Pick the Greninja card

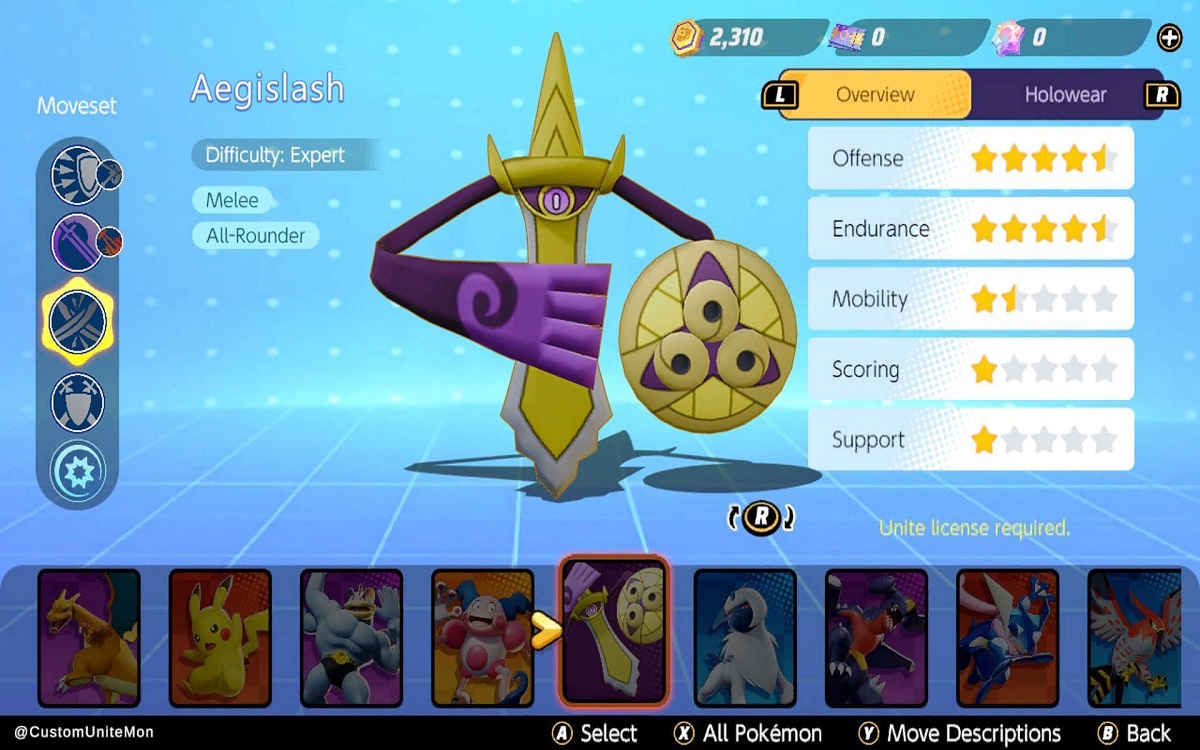pyautogui.click(x=1007, y=637)
